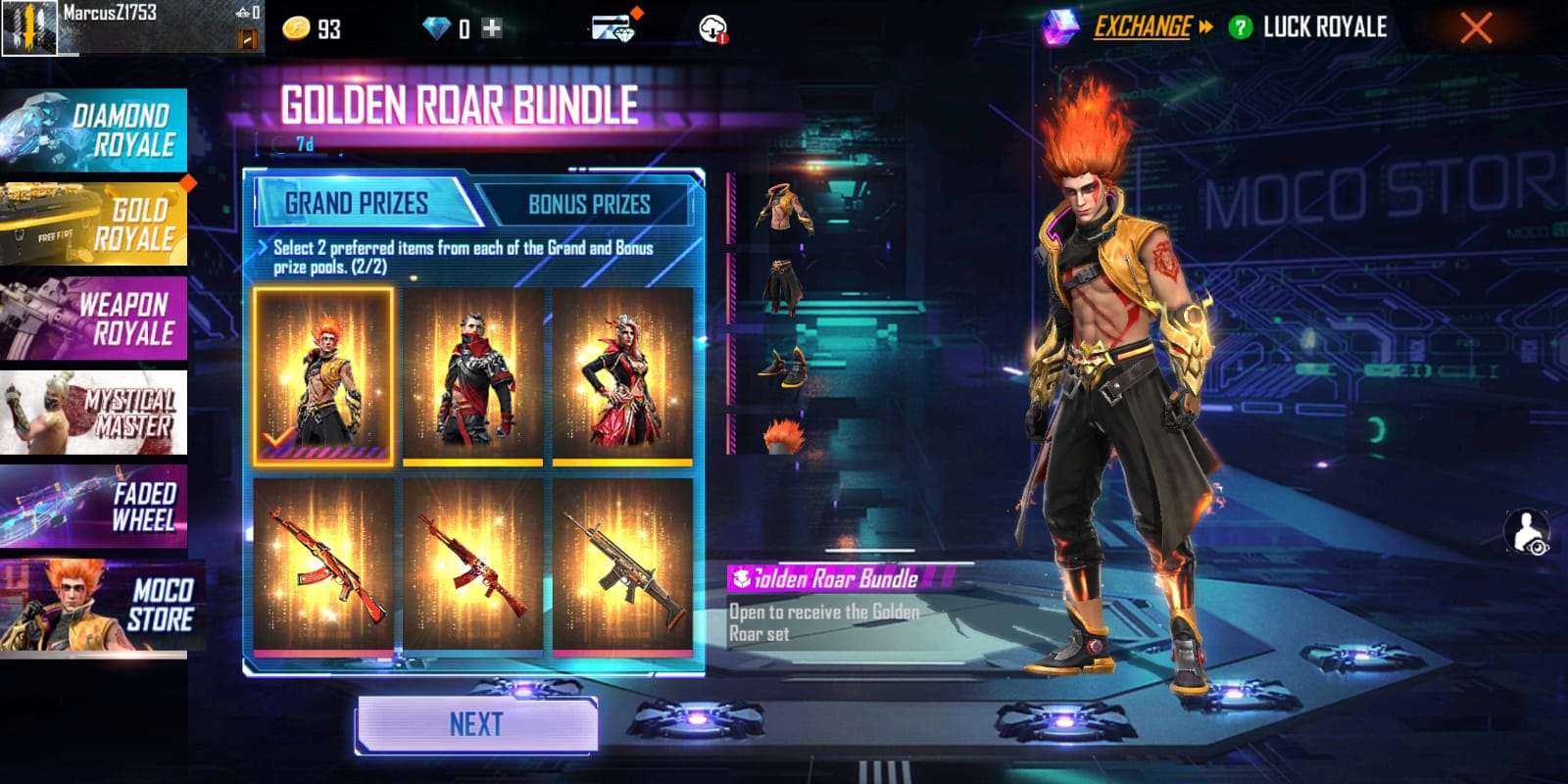The width and height of the screenshot is (1568, 784).
Task: Preview the flaming orange hair item
Action: [x=784, y=434]
